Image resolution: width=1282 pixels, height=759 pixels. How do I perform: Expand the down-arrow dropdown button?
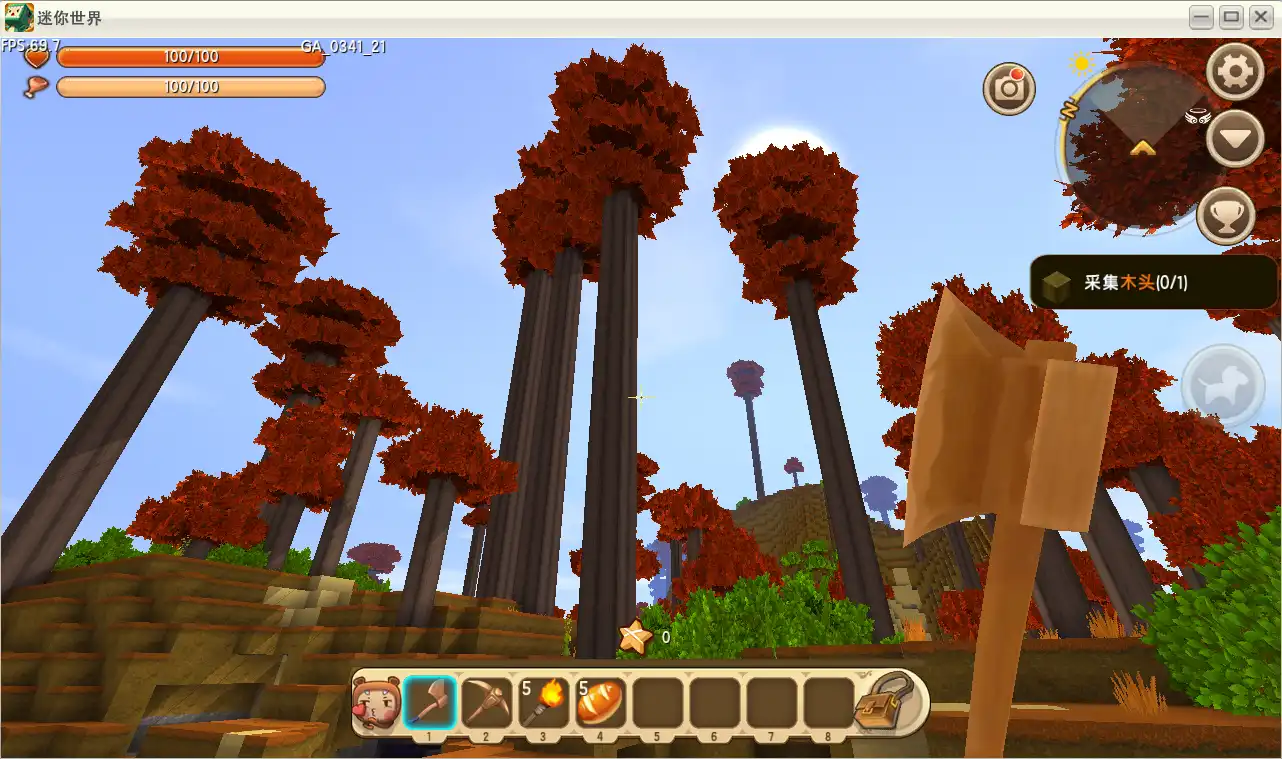click(1235, 139)
